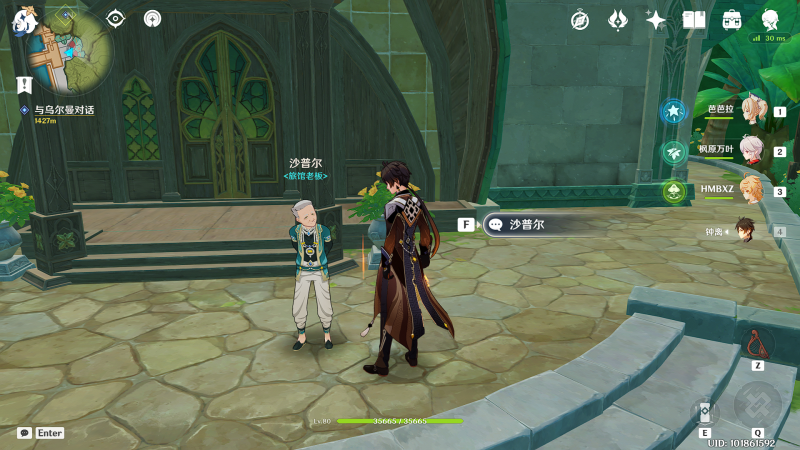Click the round signal icon beside the eye icon
800x450 pixels.
tap(152, 18)
